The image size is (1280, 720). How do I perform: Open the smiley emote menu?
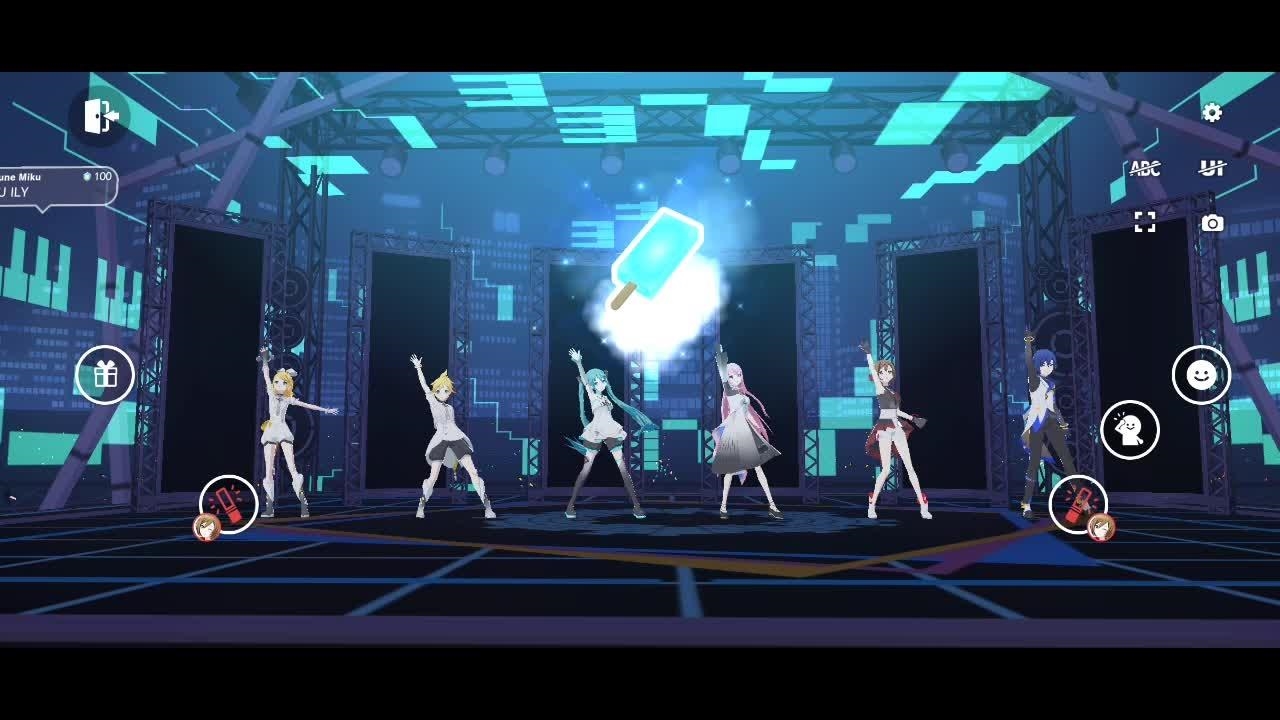coord(1201,375)
